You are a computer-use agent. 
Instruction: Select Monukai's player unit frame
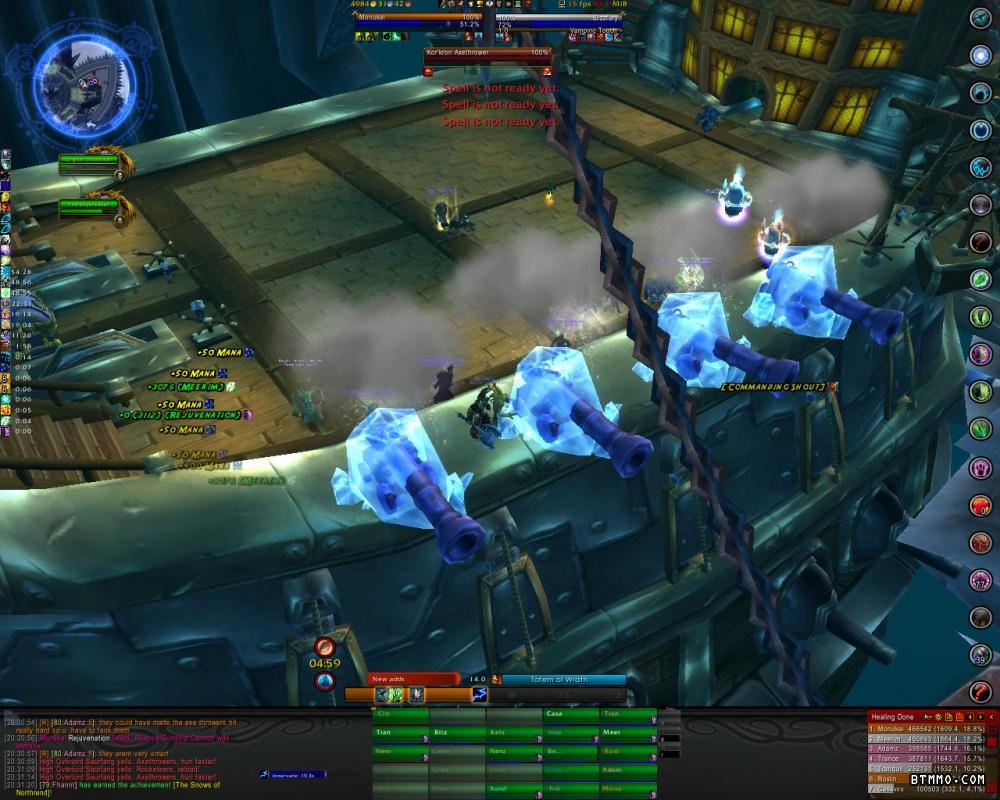(416, 18)
